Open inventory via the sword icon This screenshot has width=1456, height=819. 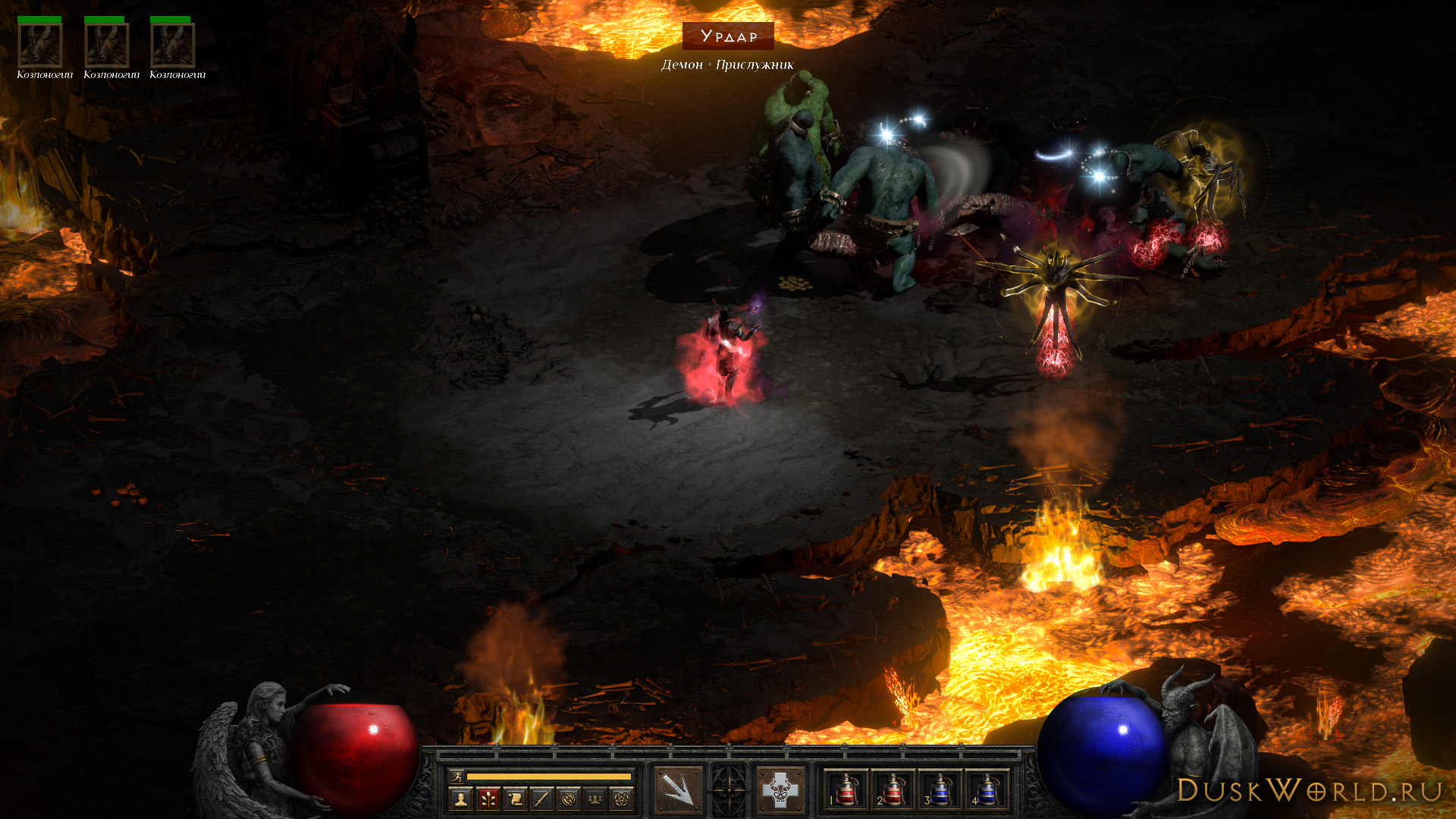[x=541, y=799]
